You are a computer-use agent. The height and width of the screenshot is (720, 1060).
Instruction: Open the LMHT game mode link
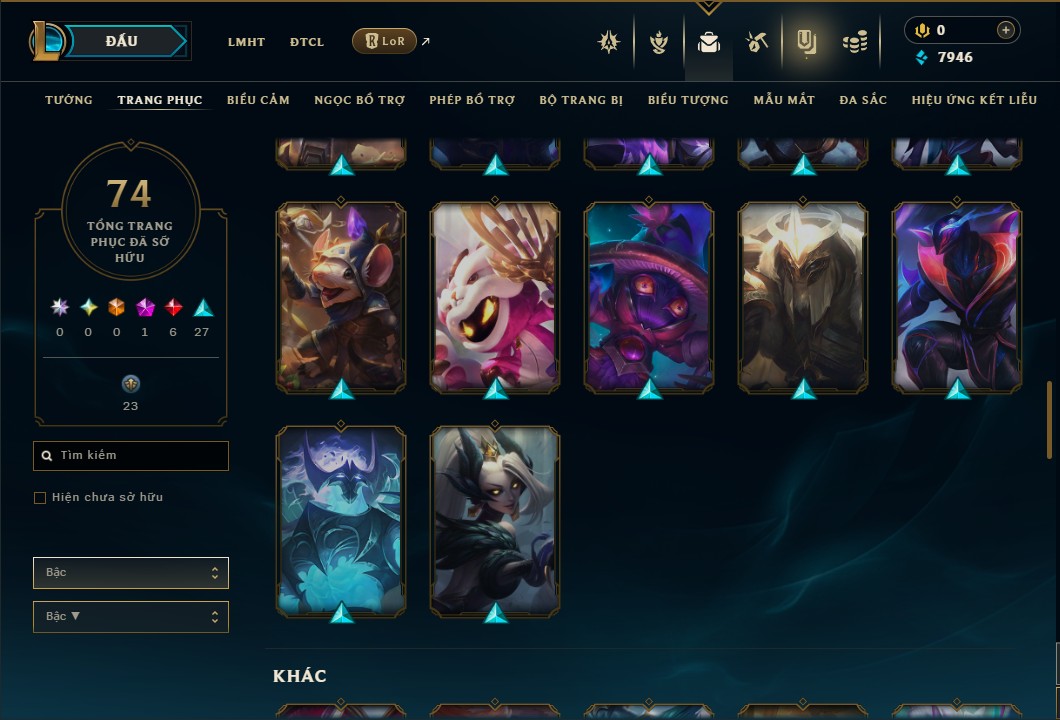coord(246,42)
